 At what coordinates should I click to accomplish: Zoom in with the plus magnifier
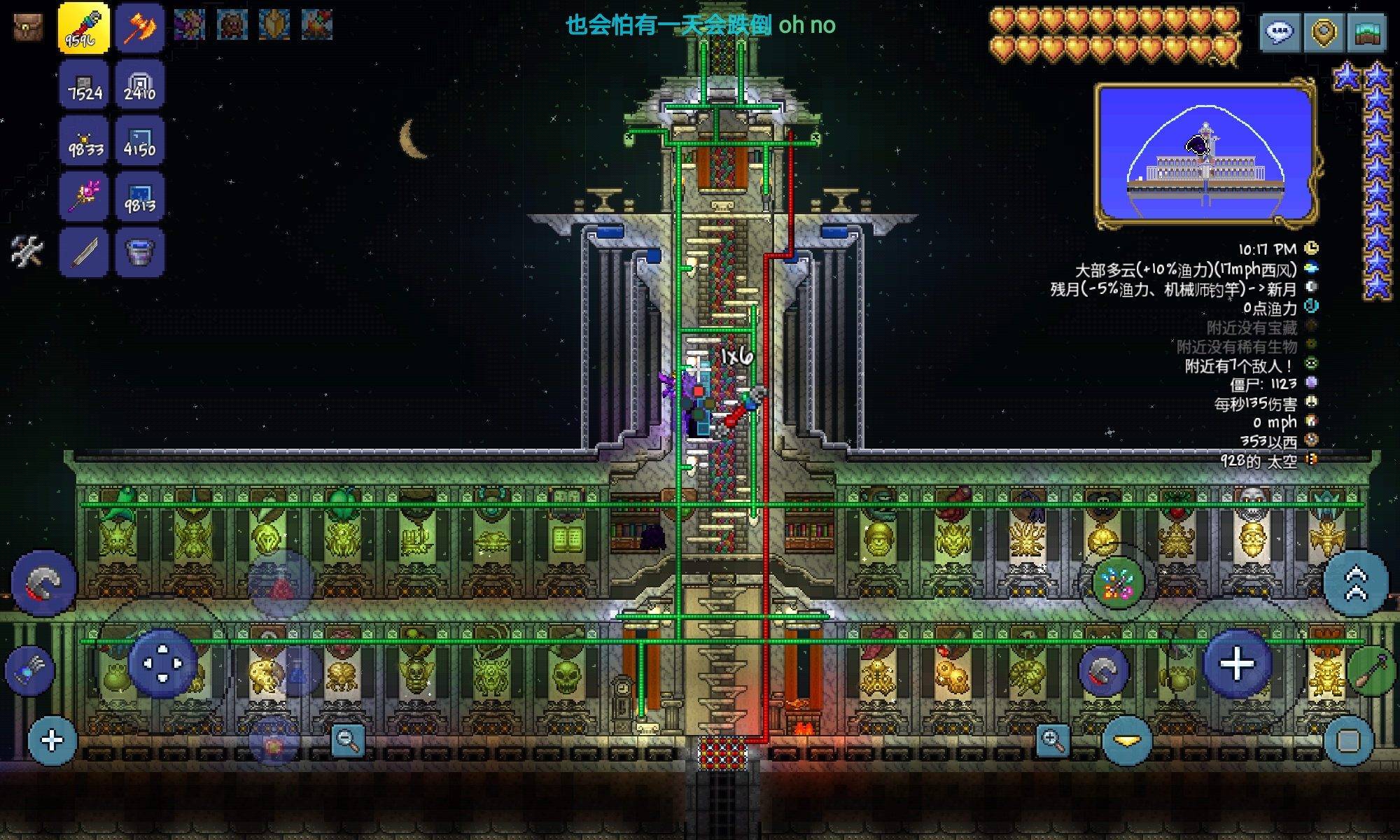point(1053,740)
